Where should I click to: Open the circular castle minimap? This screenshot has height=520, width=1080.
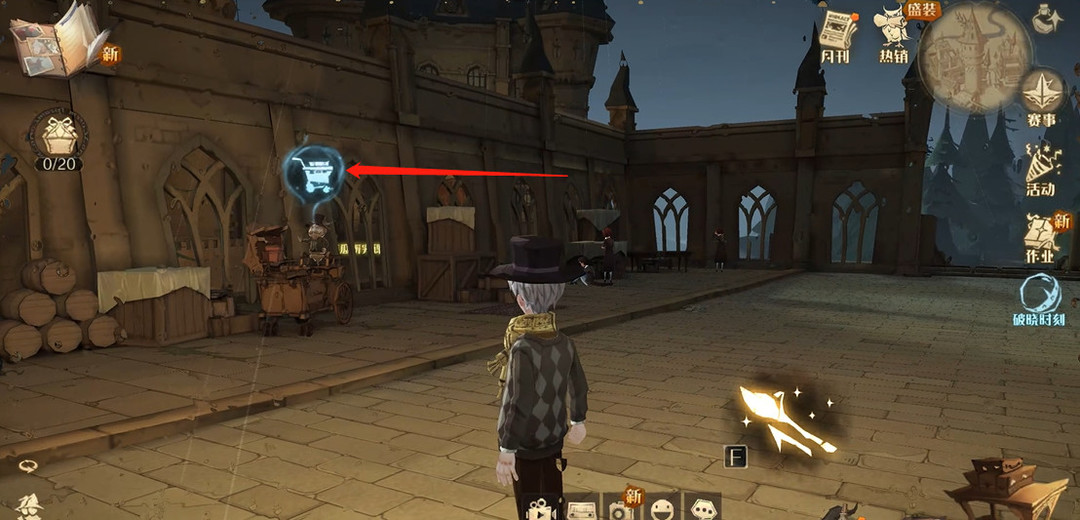pyautogui.click(x=975, y=55)
